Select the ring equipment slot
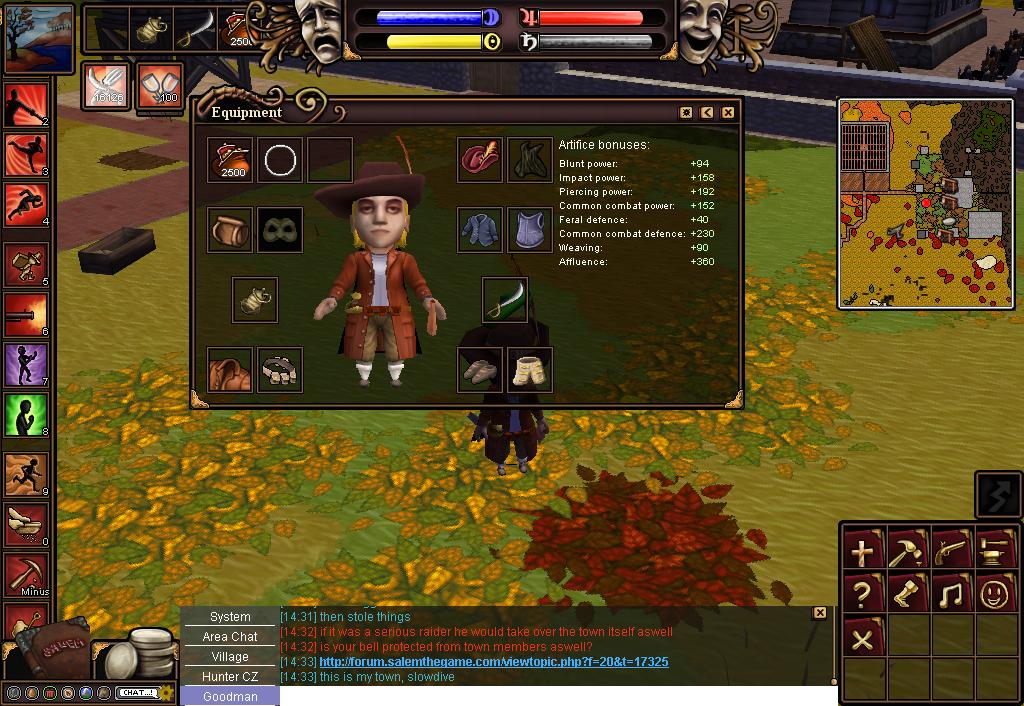This screenshot has height=706, width=1024. coord(280,160)
